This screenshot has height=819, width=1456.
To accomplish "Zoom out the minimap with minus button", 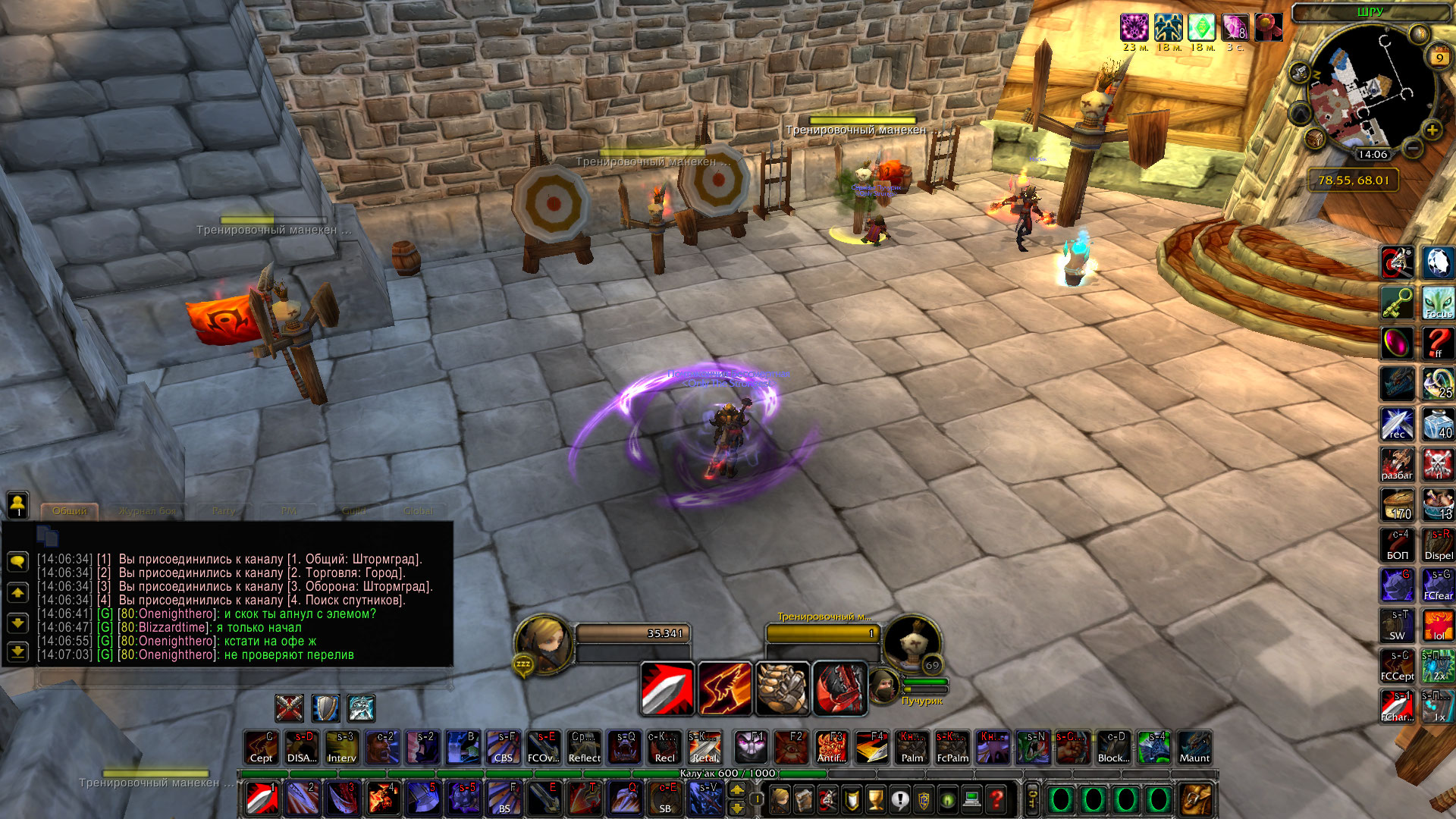I will pos(1412,149).
